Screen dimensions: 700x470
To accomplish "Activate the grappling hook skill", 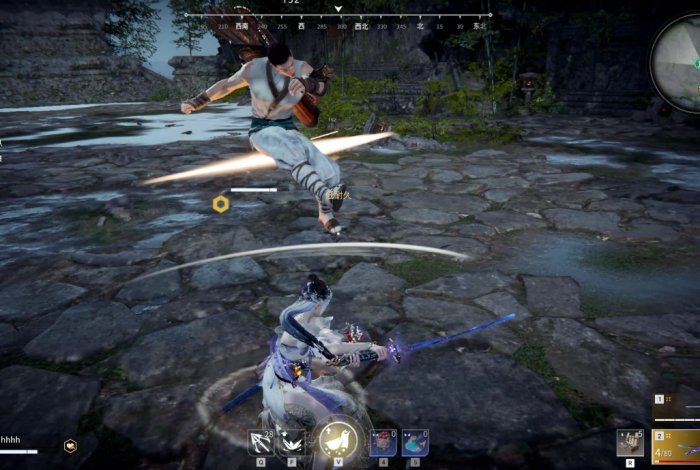I will point(261,441).
